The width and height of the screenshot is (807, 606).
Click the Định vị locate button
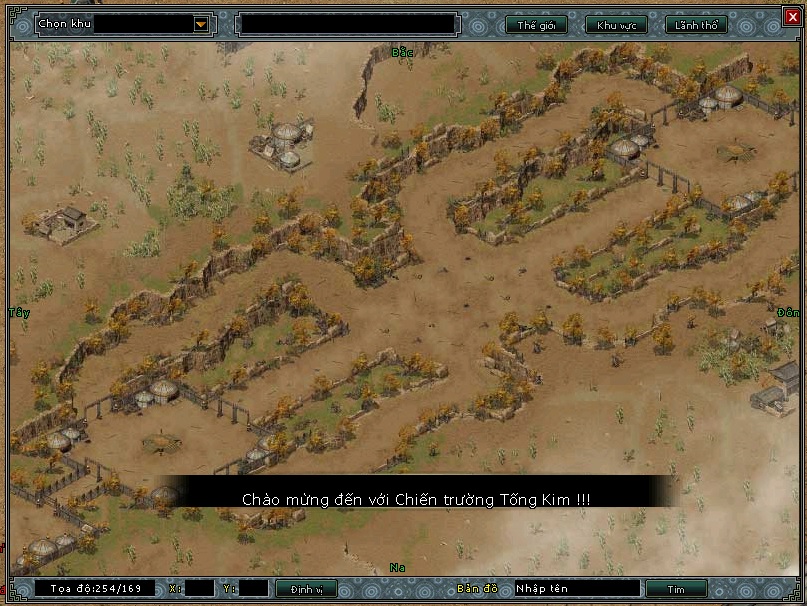coord(306,589)
